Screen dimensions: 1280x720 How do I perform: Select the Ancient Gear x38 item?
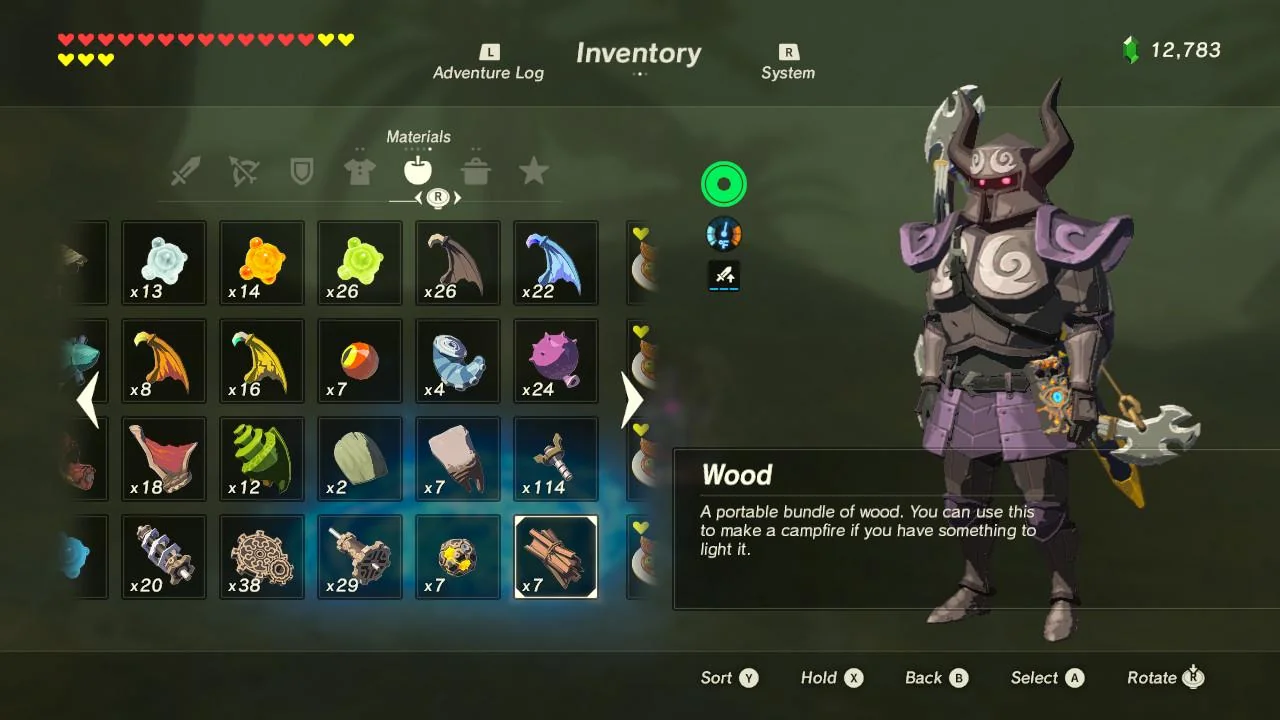(x=261, y=557)
